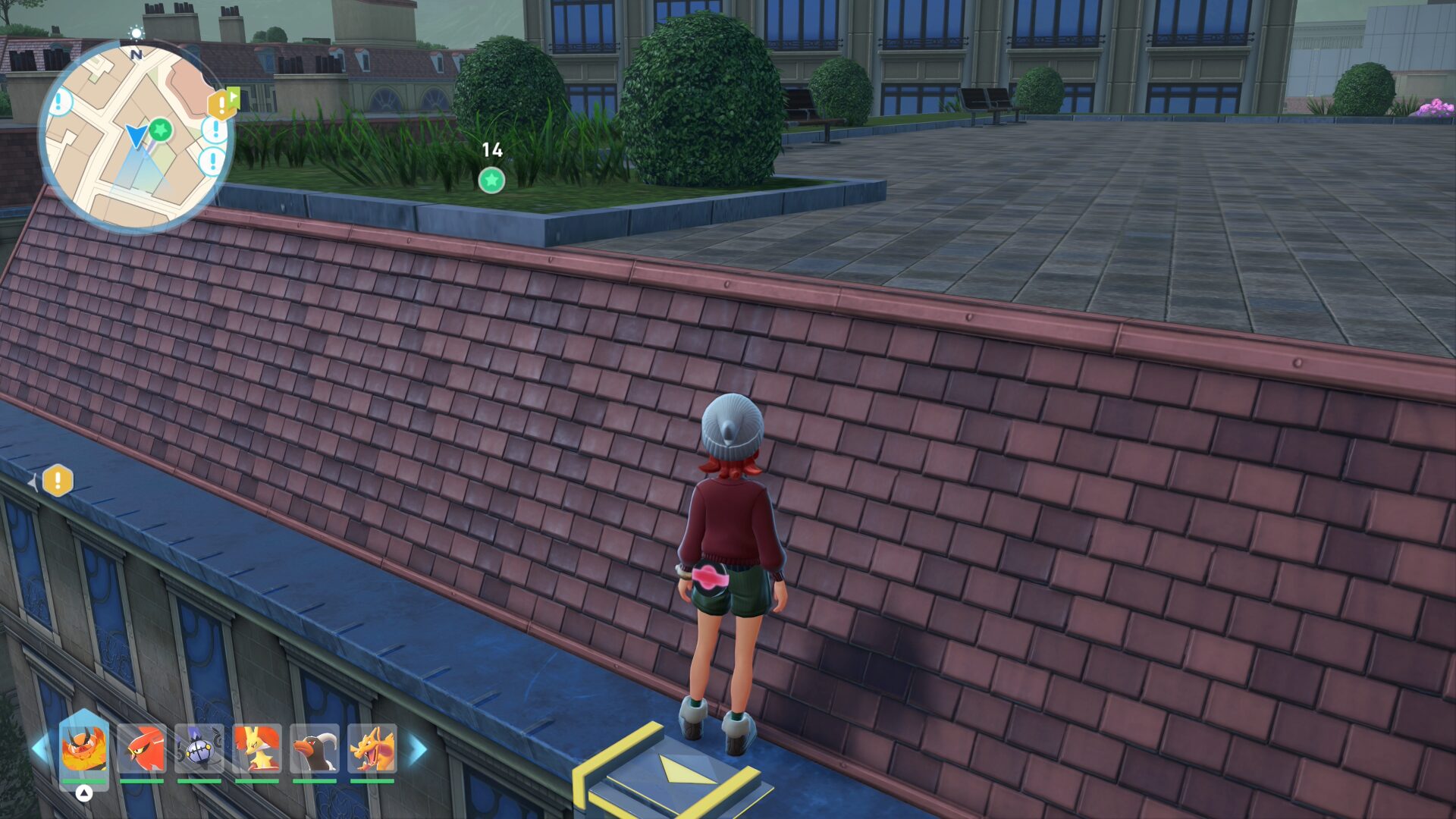Select the green star waypoint labeled 14

pos(491,180)
